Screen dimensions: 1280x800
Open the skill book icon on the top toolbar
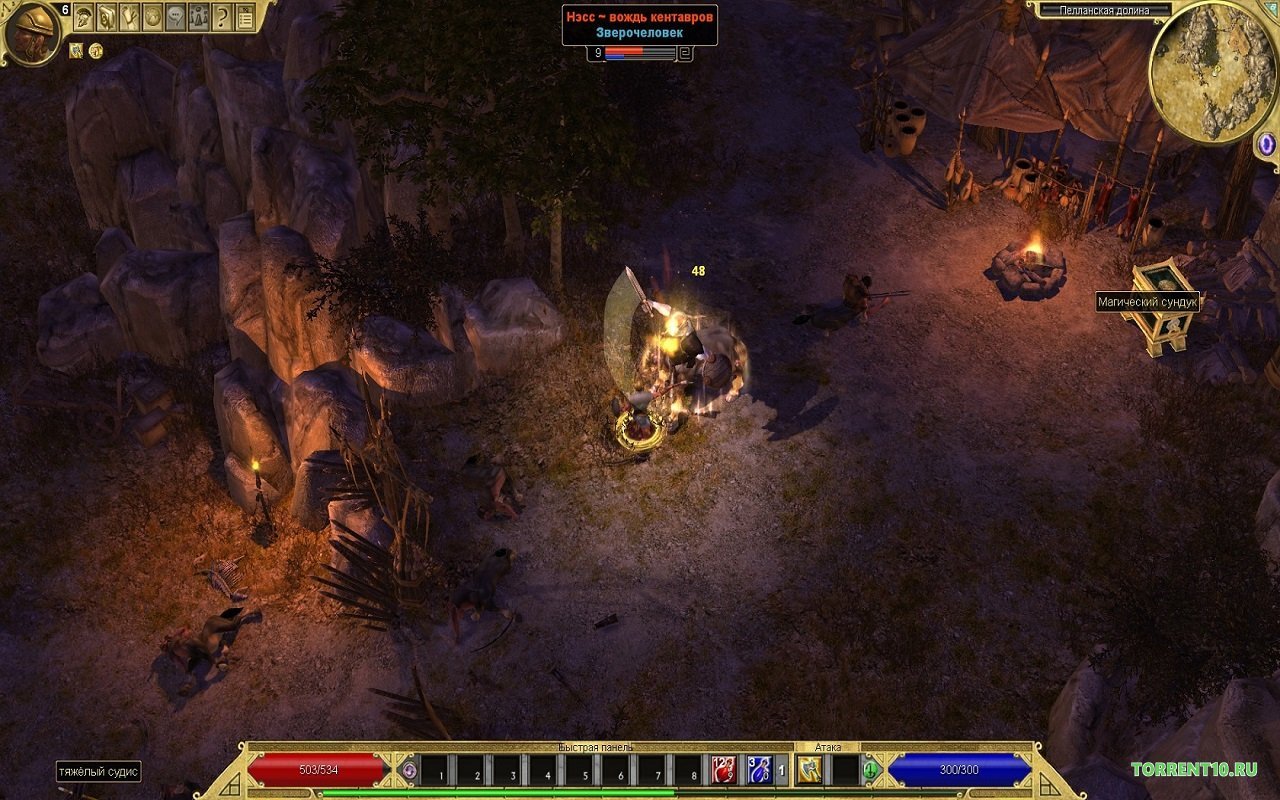point(107,17)
